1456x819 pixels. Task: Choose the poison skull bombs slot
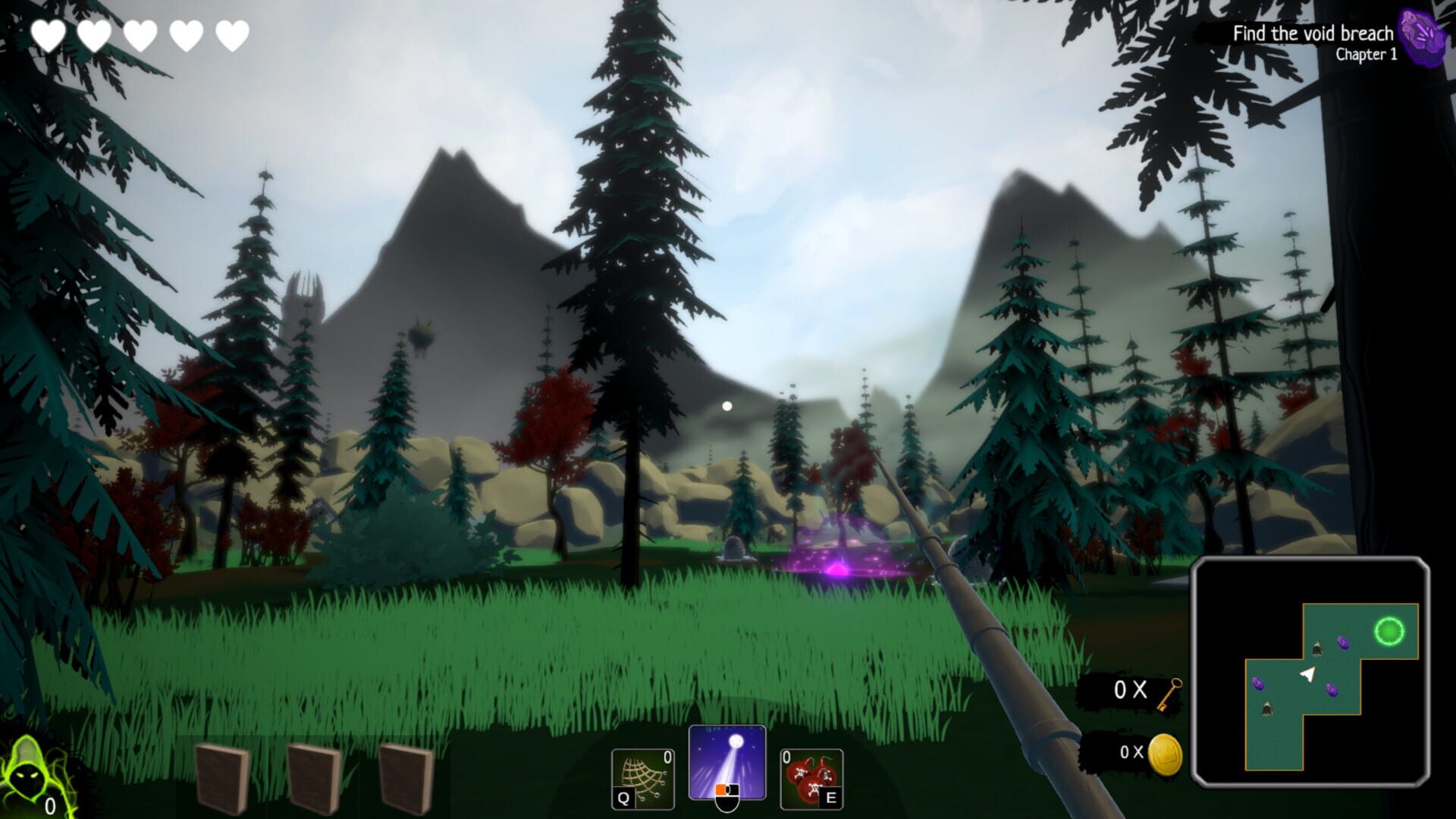(811, 779)
